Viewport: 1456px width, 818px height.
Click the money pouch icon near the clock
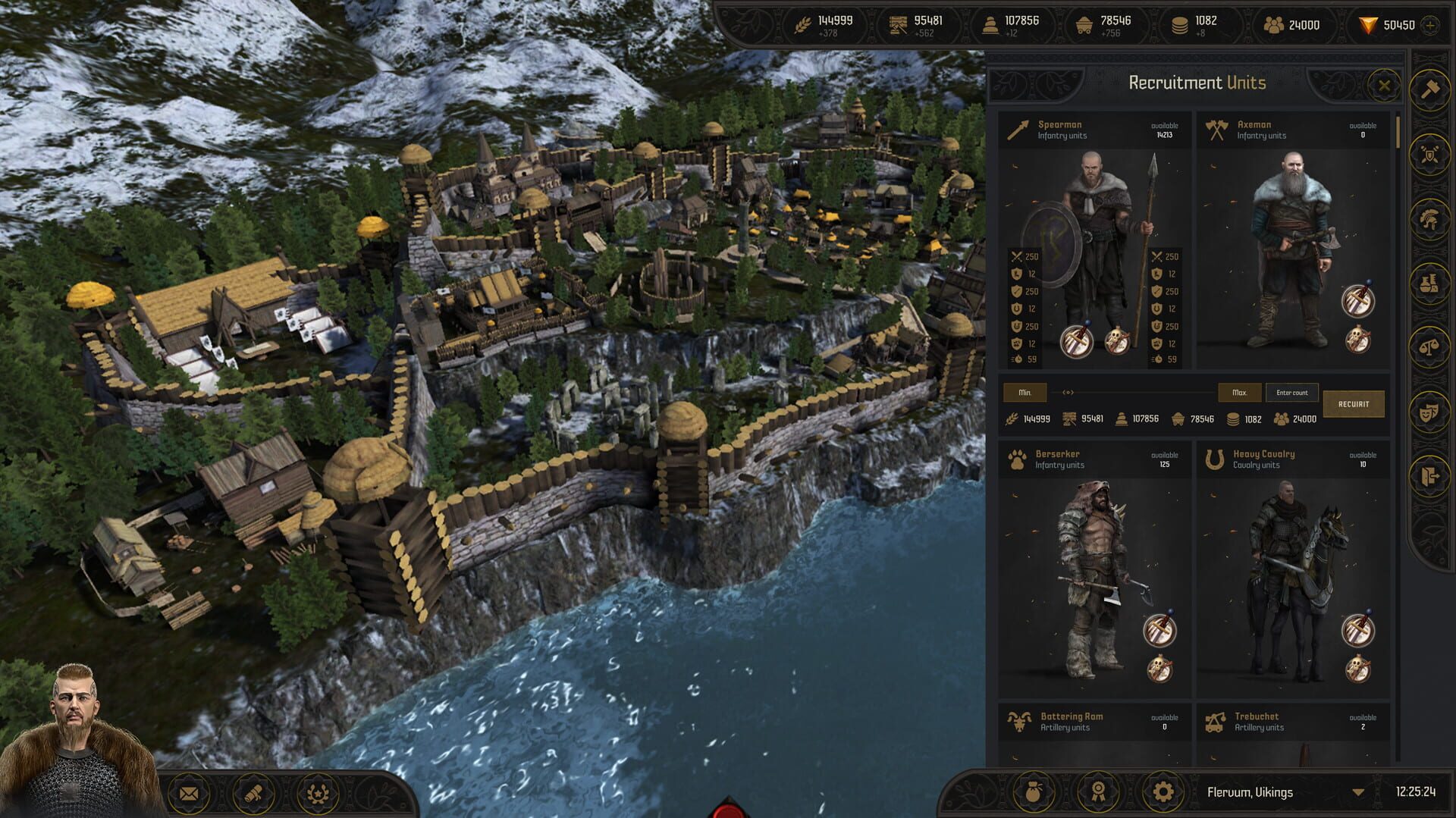click(x=1033, y=791)
